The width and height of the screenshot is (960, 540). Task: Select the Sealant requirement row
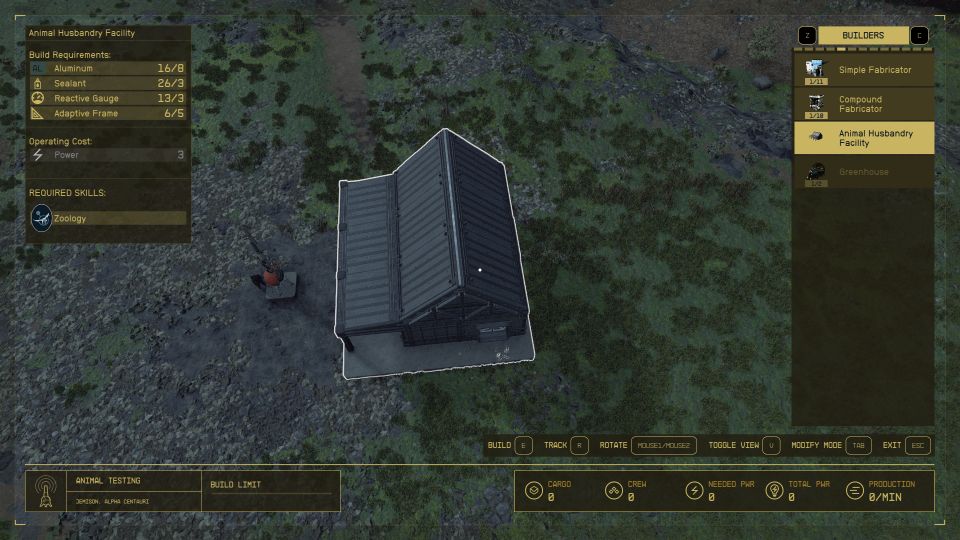pyautogui.click(x=108, y=83)
